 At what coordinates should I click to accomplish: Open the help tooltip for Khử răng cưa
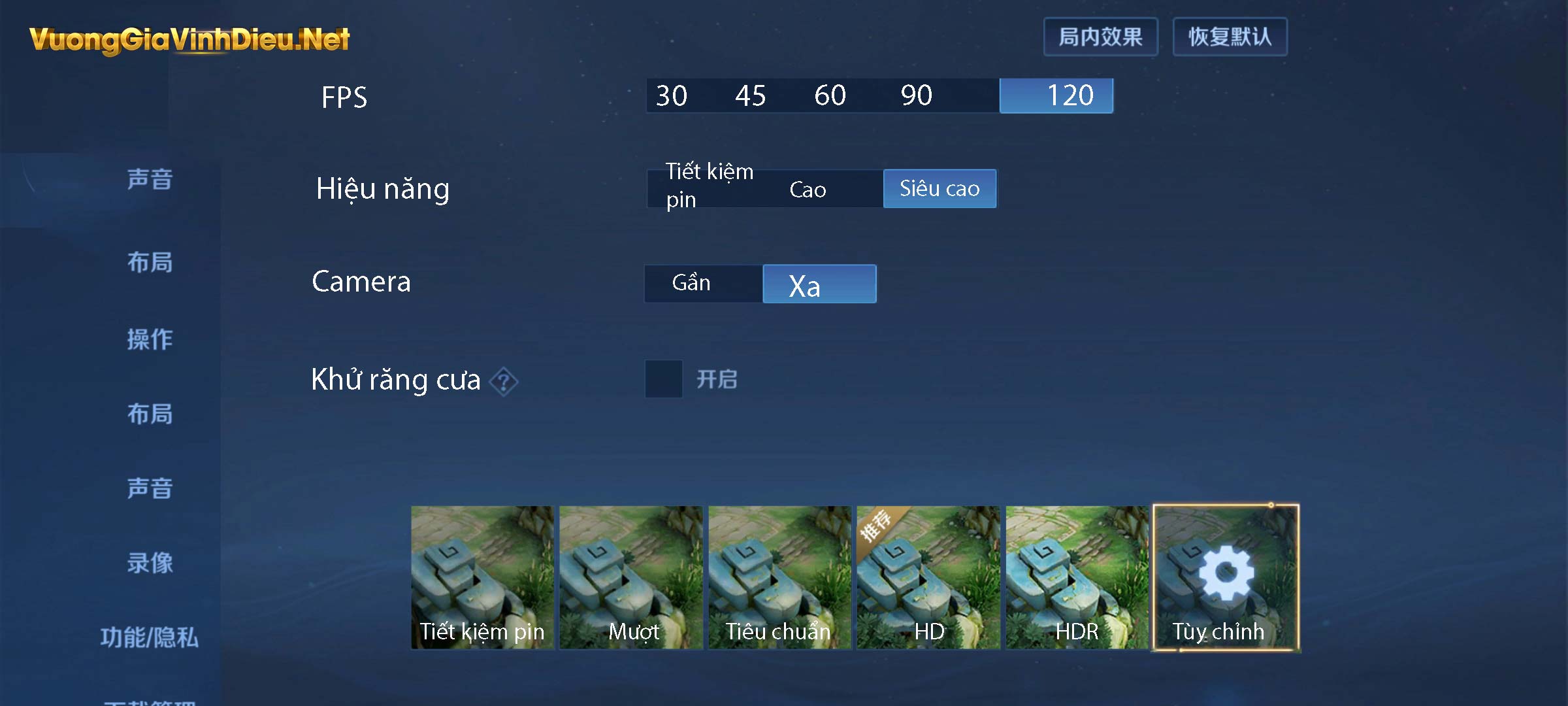tap(506, 381)
